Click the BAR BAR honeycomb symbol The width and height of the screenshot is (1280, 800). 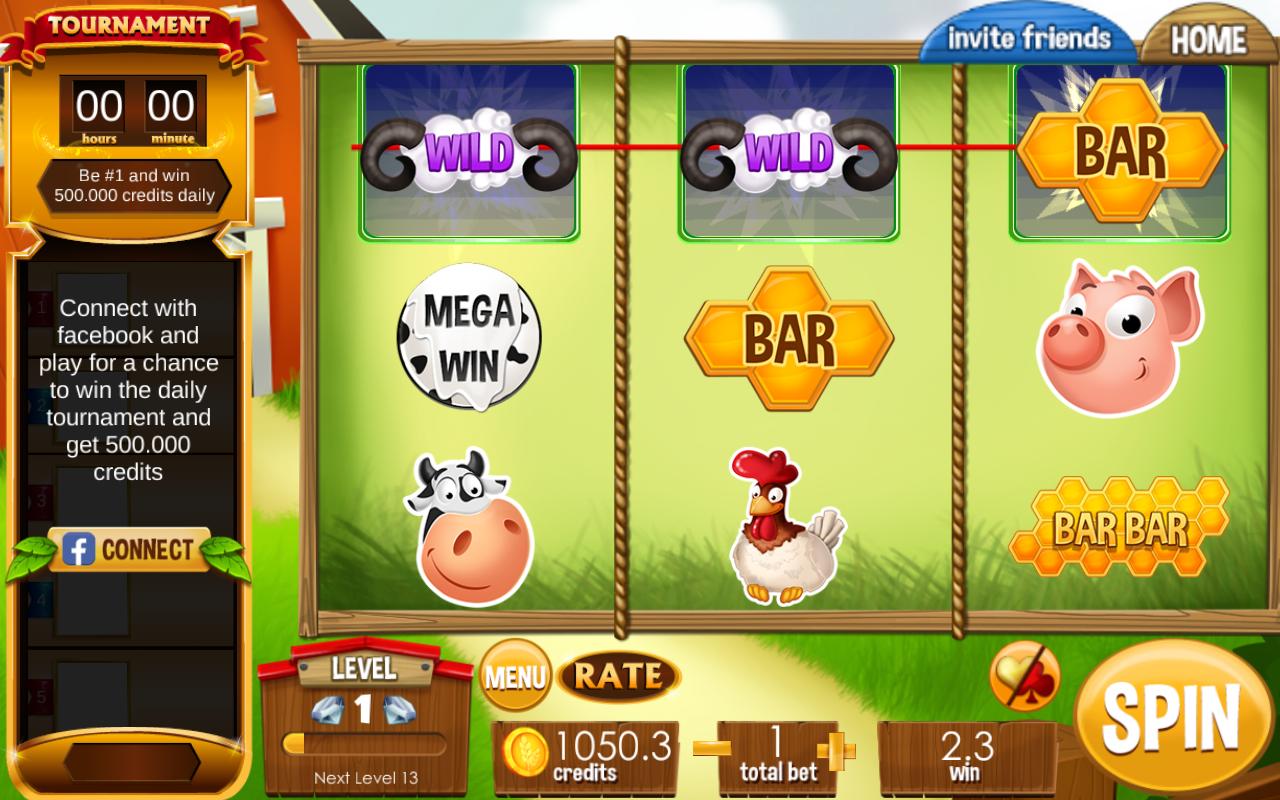(1118, 525)
